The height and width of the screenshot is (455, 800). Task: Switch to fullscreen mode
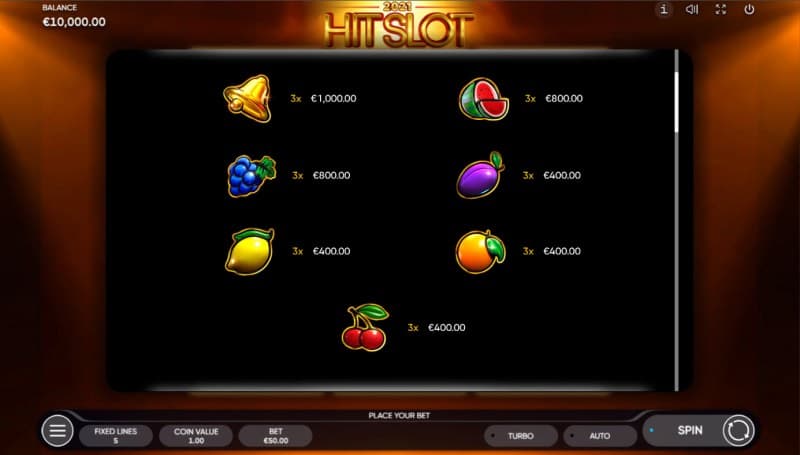pyautogui.click(x=720, y=10)
